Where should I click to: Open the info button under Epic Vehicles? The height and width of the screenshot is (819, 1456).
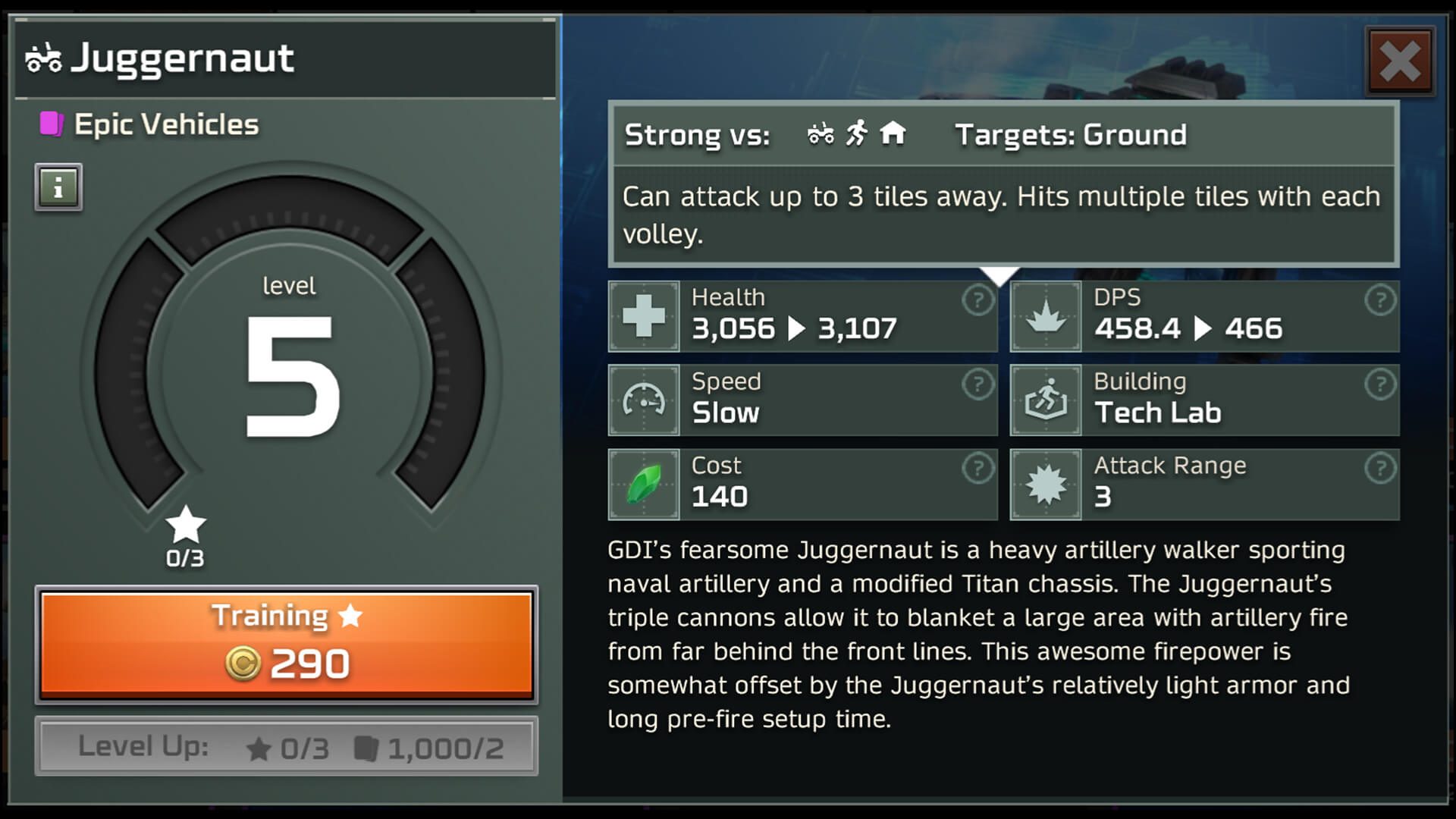tap(58, 187)
